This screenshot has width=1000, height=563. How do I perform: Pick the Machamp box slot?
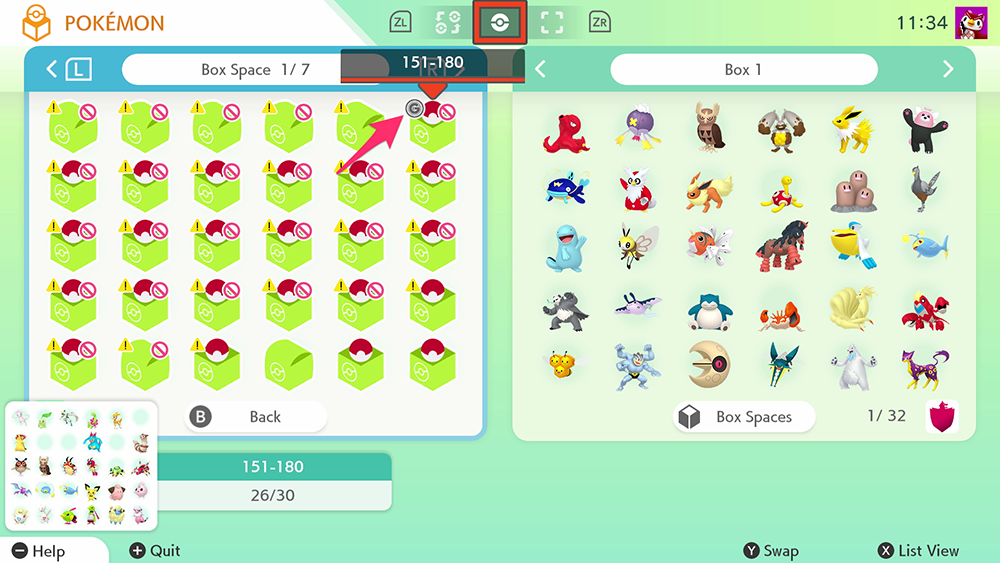click(x=638, y=366)
